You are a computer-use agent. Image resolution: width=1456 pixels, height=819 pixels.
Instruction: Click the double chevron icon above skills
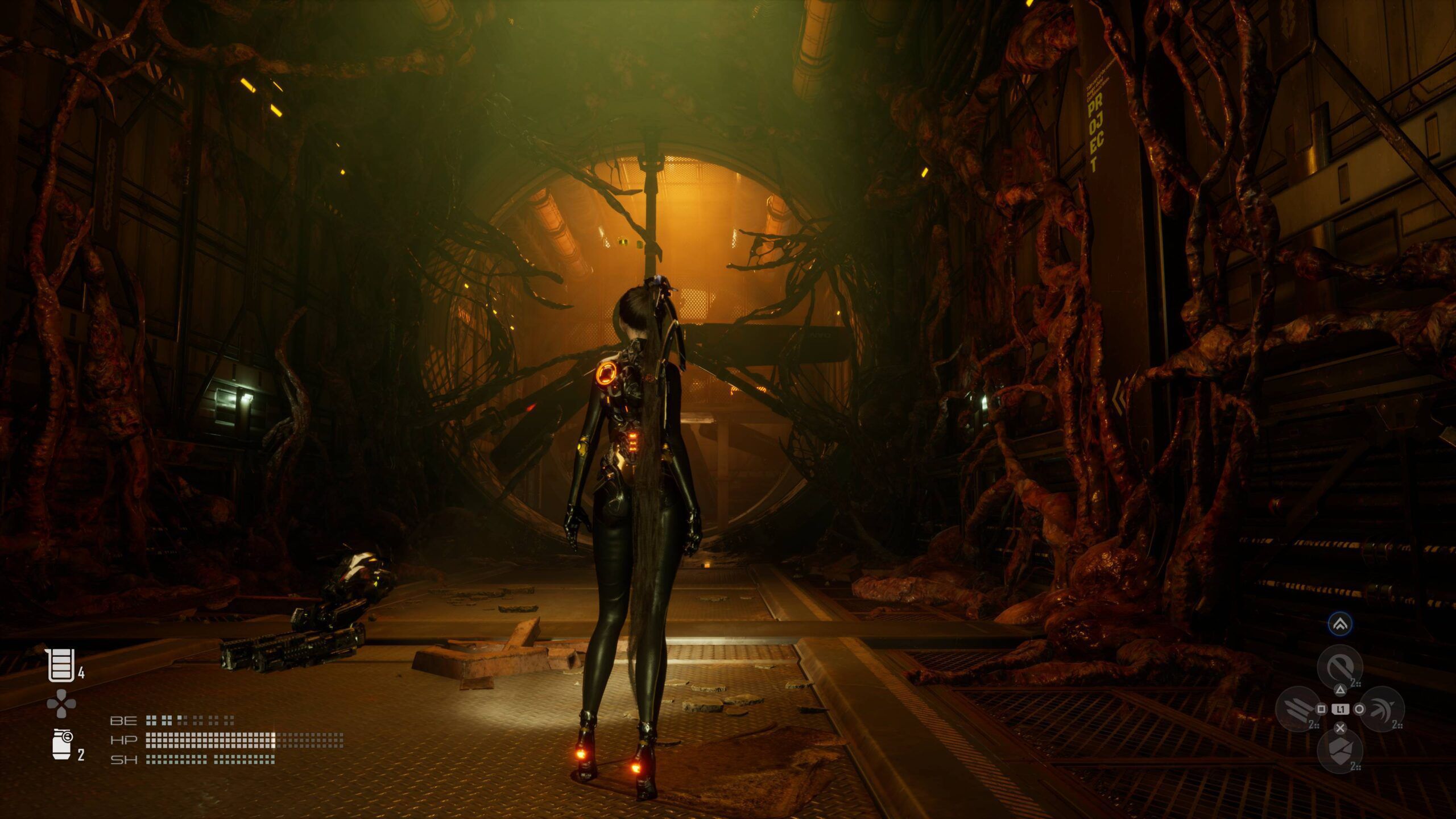click(x=1340, y=624)
